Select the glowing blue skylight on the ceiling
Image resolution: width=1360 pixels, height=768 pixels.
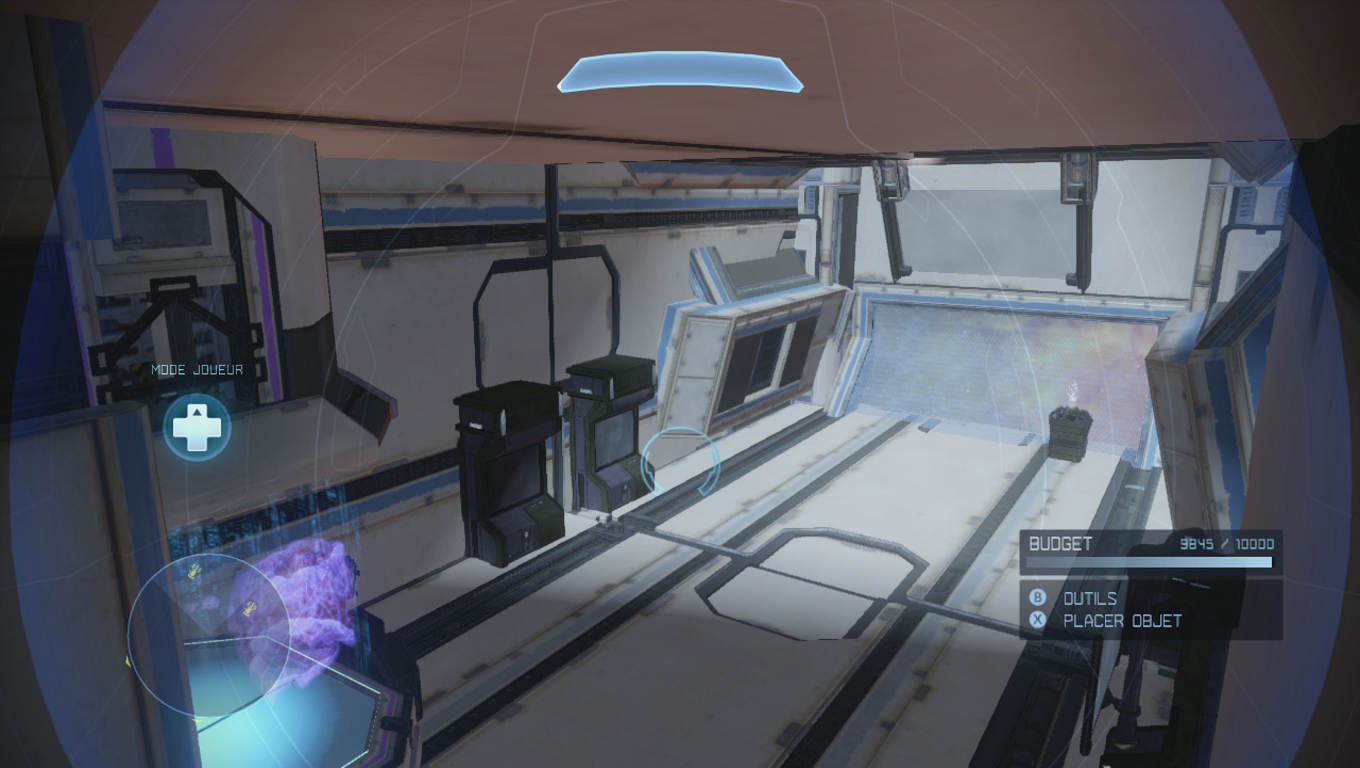(681, 72)
